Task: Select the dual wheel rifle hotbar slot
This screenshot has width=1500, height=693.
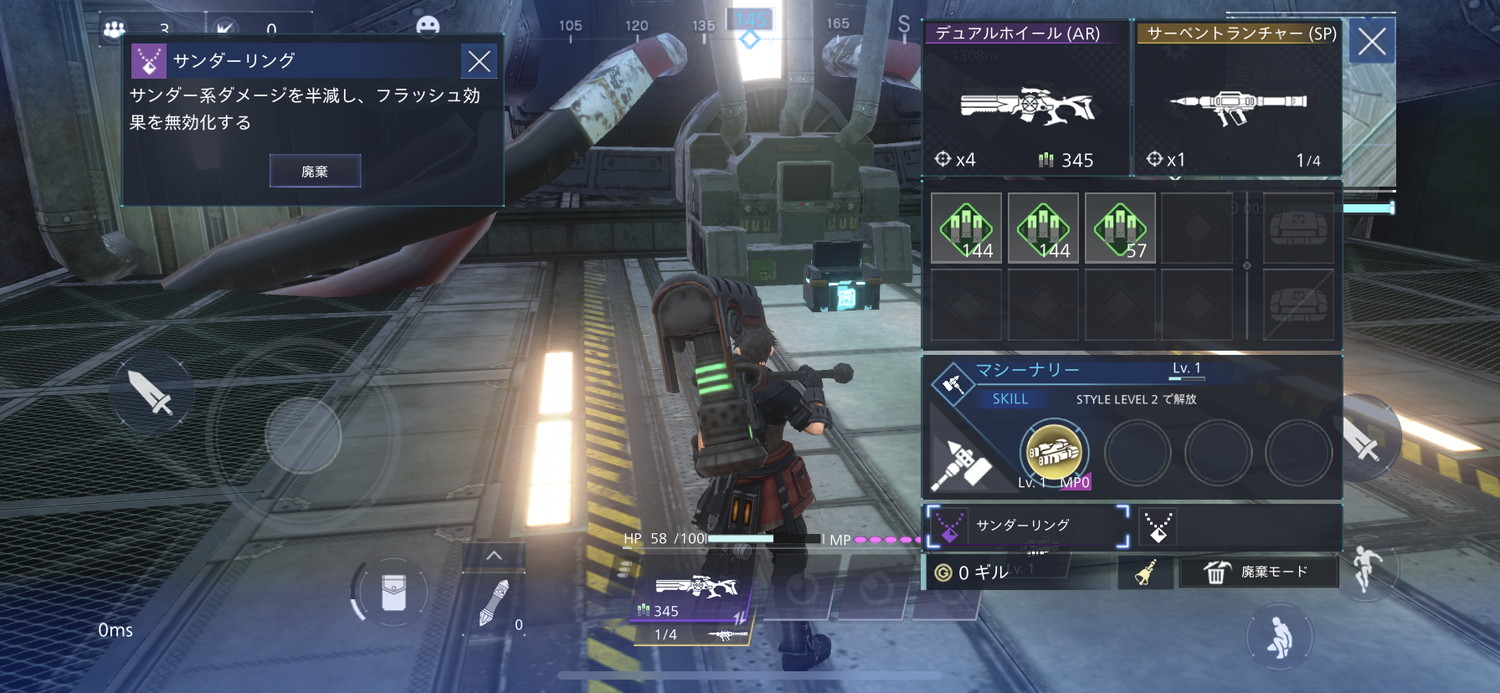Action: point(692,598)
